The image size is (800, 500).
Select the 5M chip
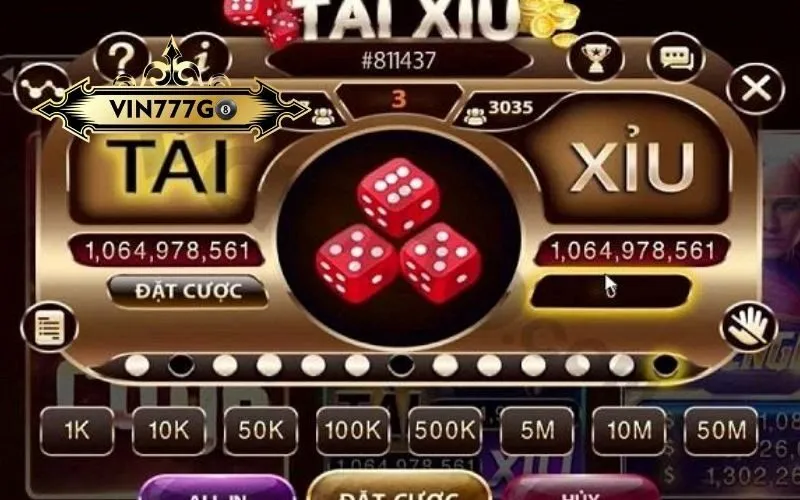tap(537, 431)
